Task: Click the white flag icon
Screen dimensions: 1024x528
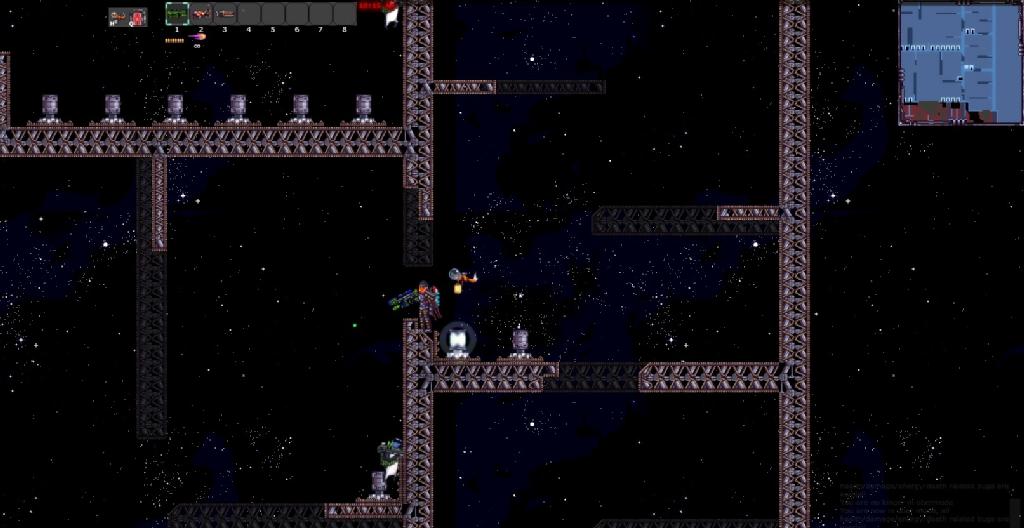Action: coord(391,16)
